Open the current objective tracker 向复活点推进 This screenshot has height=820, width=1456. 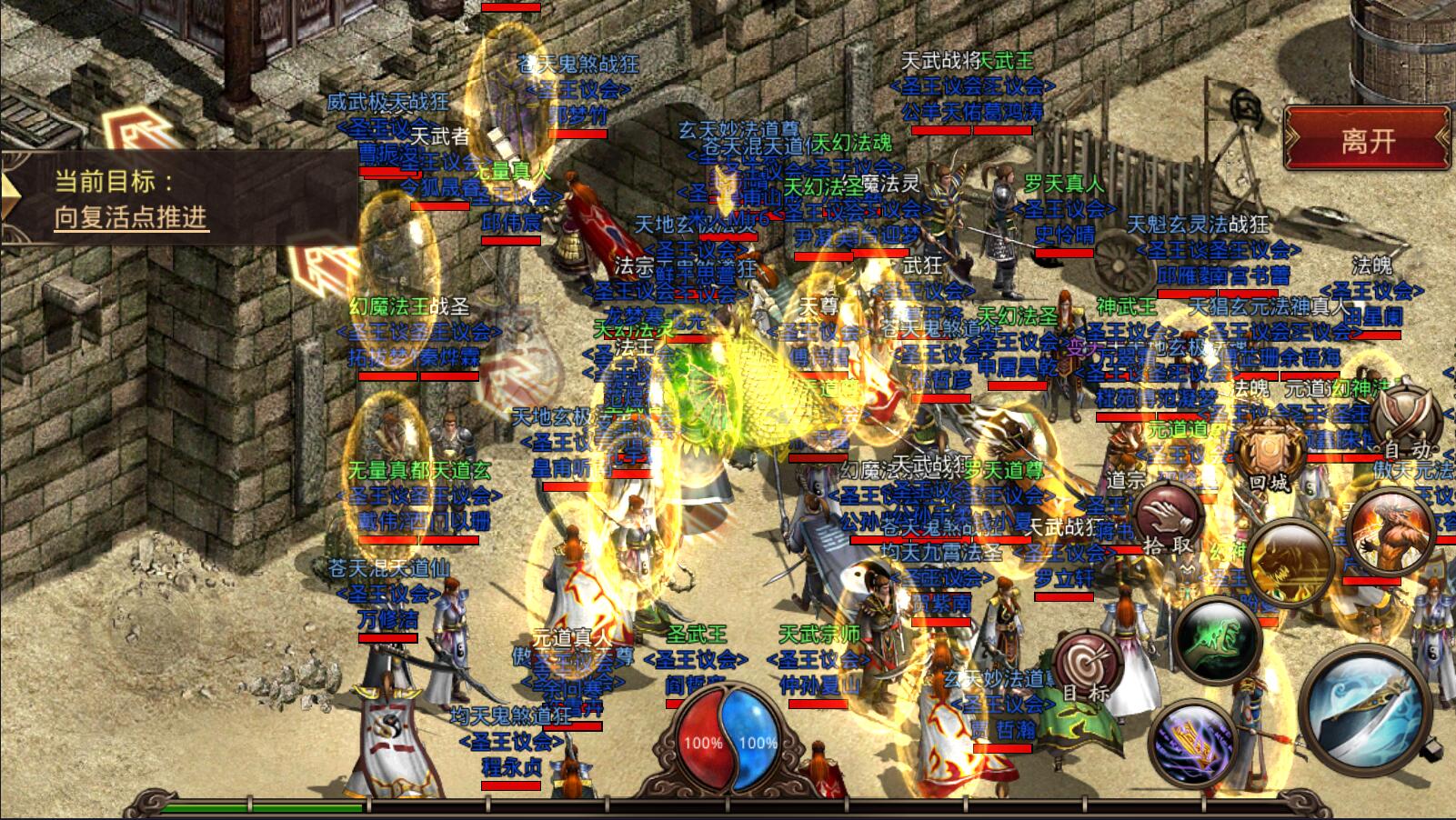[x=131, y=216]
